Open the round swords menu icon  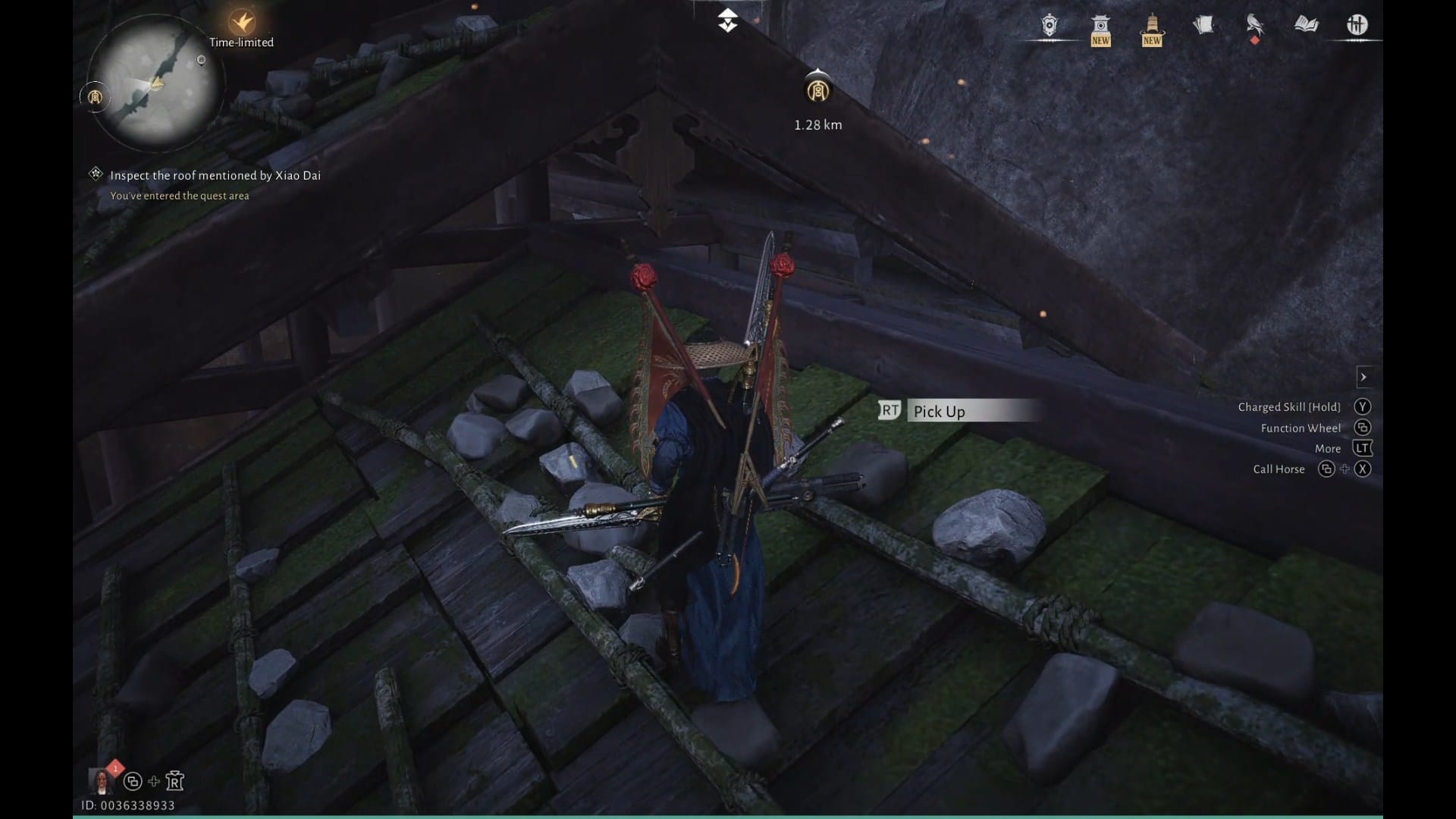coord(1357,26)
